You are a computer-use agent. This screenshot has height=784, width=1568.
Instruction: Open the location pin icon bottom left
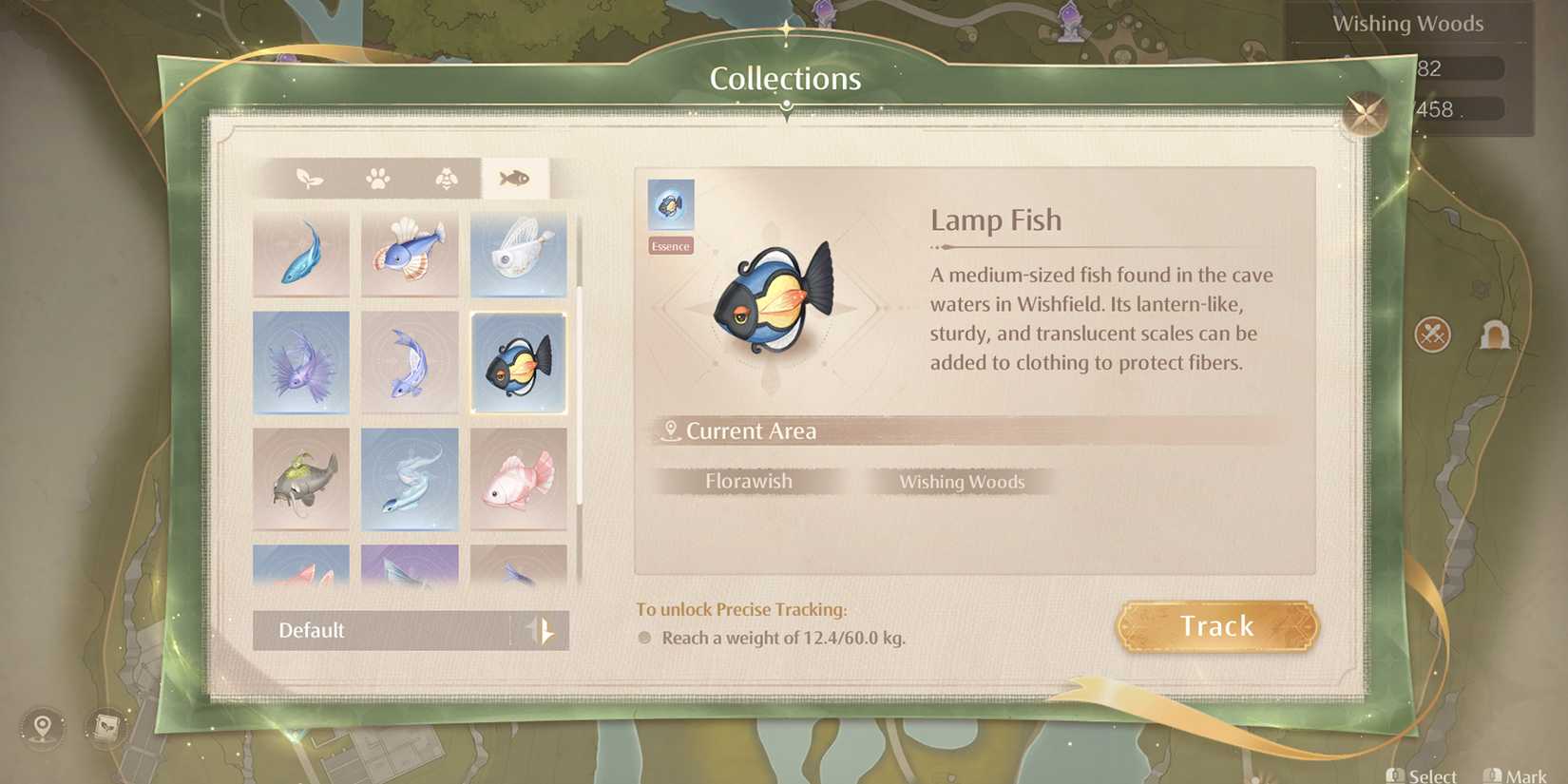40,729
